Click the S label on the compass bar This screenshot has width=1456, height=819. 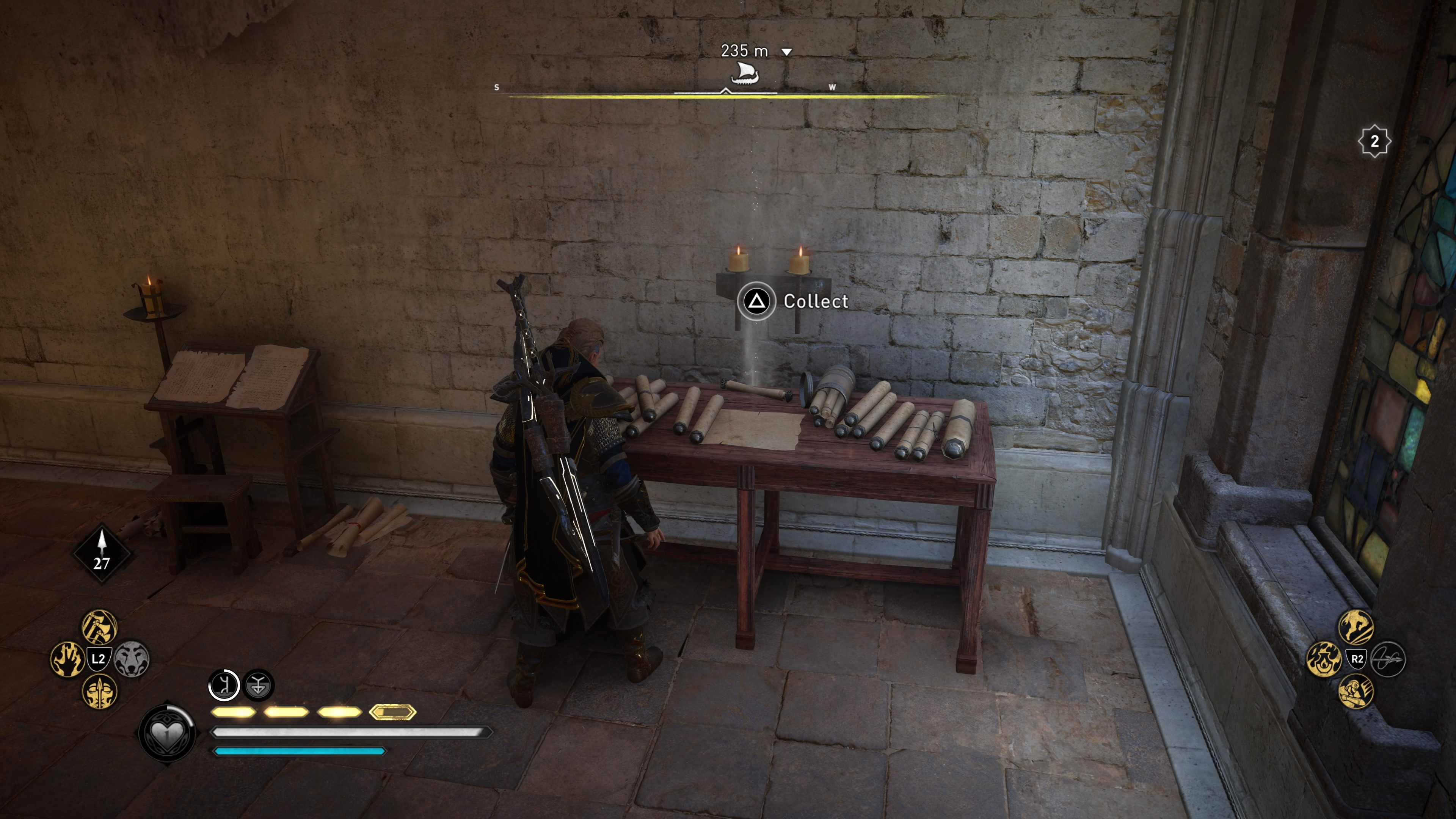point(497,87)
